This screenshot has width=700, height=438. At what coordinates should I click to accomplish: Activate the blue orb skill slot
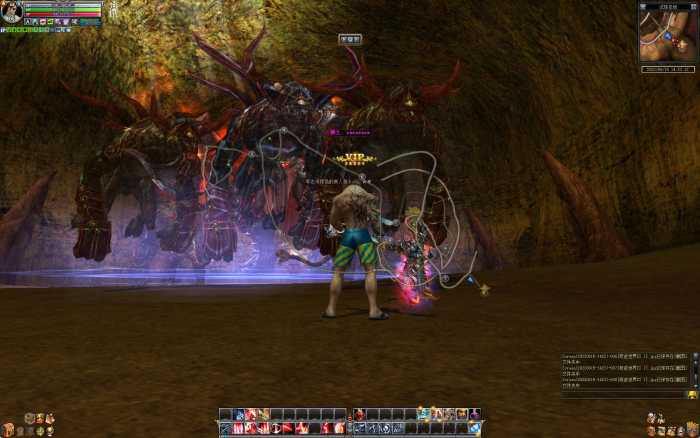pyautogui.click(x=474, y=428)
